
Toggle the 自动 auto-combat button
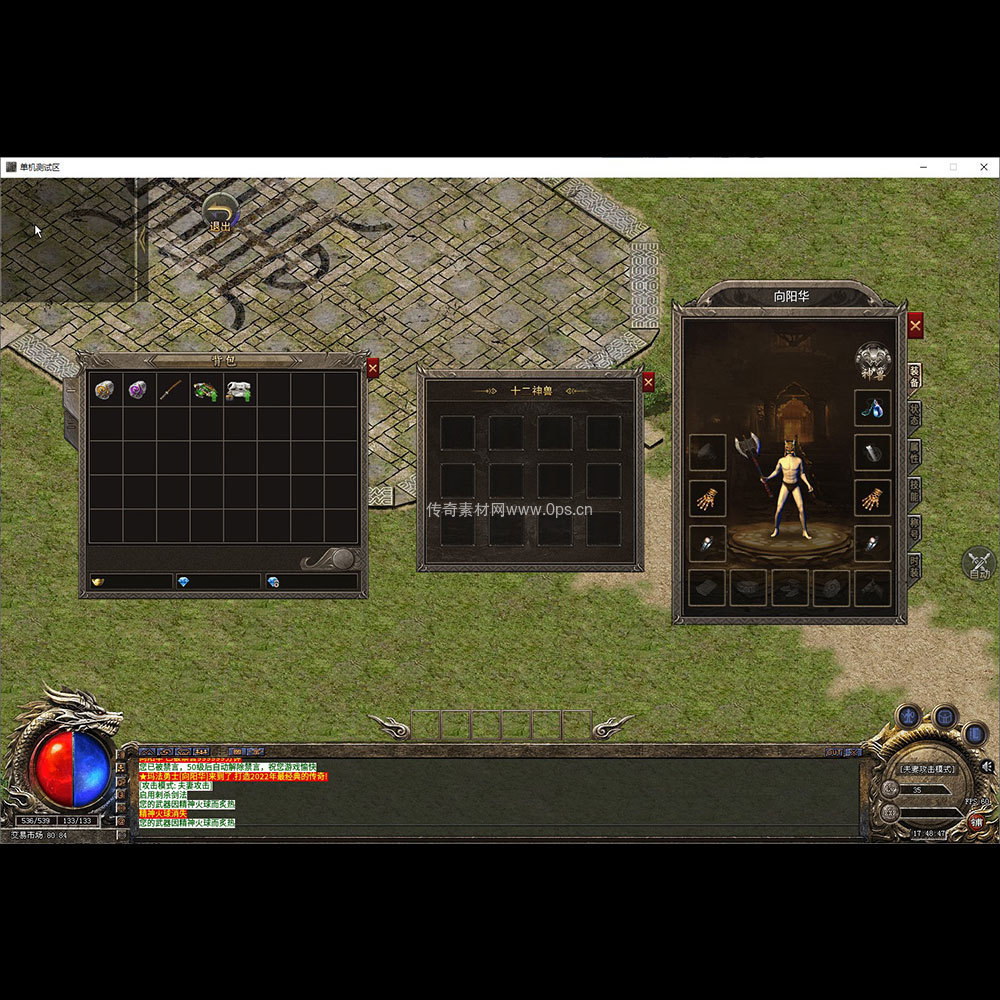[978, 564]
